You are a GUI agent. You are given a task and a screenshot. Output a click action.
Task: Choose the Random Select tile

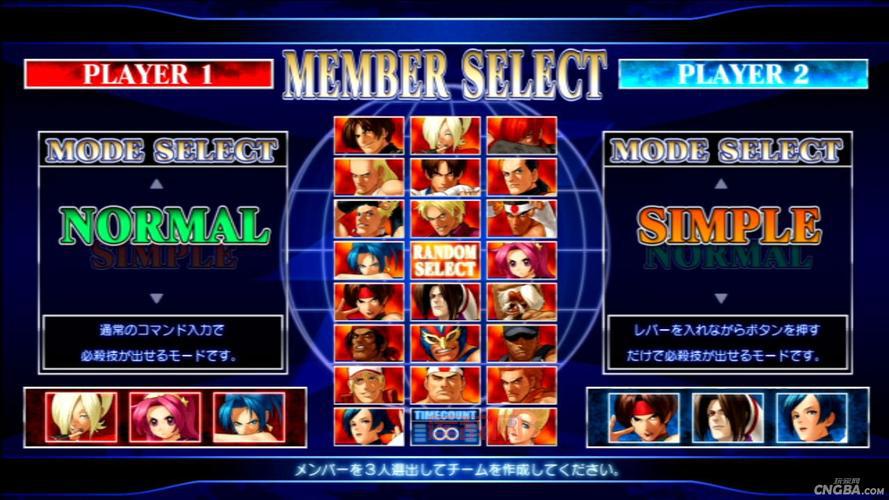tap(445, 260)
